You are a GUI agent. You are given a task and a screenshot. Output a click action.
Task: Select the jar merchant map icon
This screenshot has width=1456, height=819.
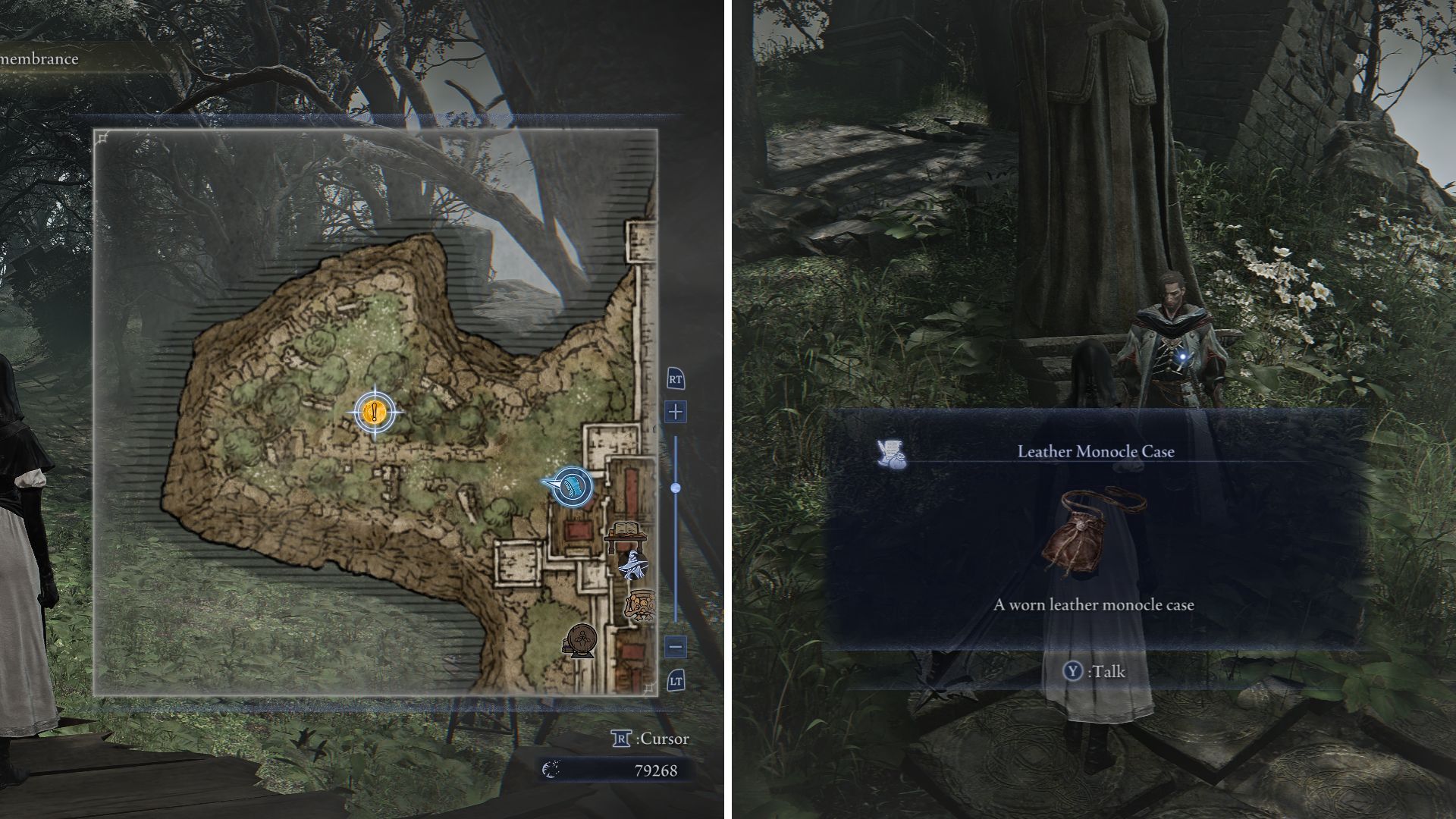click(x=639, y=605)
